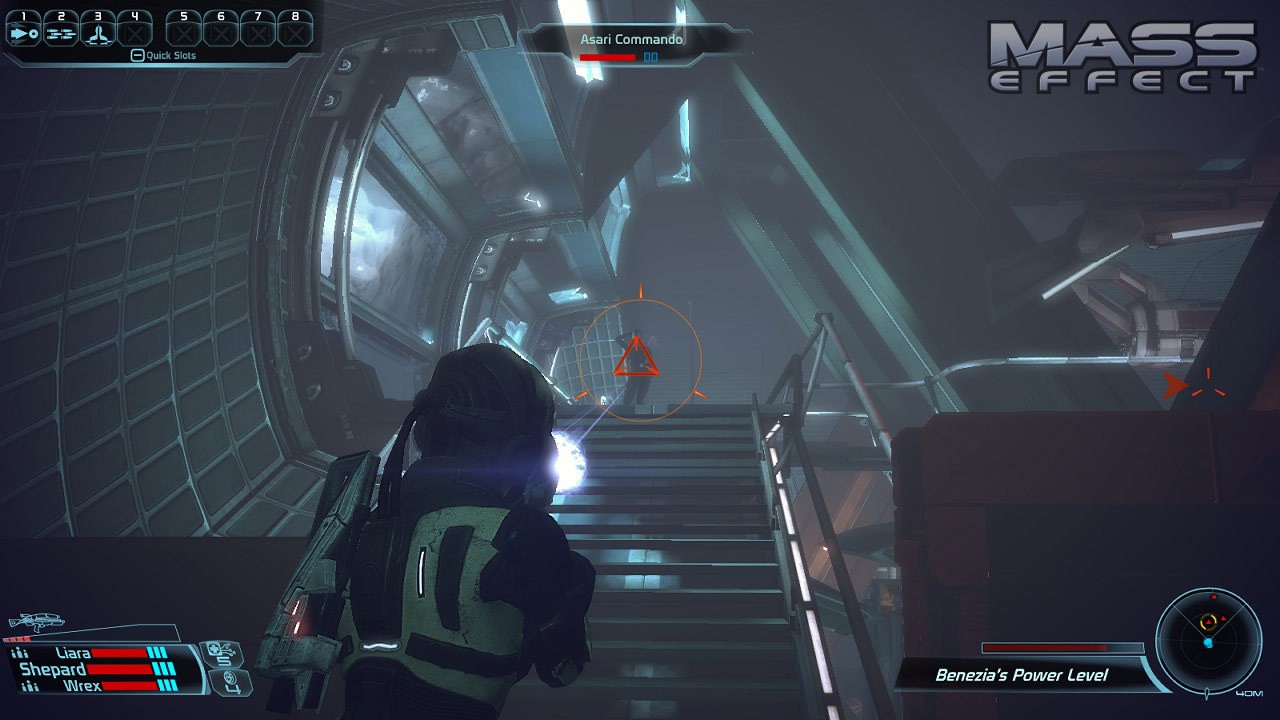Viewport: 1280px width, 720px height.
Task: Select quick slot 1 ability icon
Action: coord(23,32)
